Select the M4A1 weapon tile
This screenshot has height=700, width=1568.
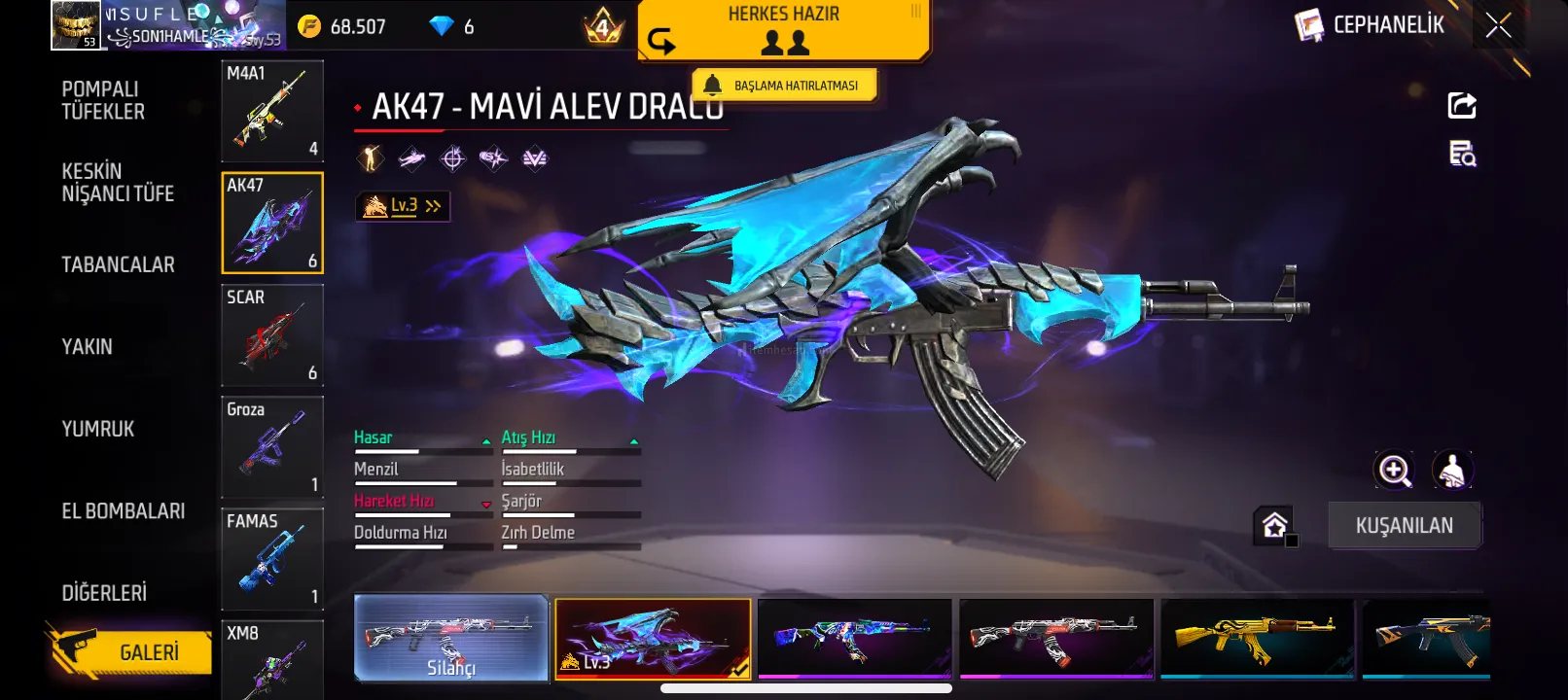pyautogui.click(x=272, y=111)
